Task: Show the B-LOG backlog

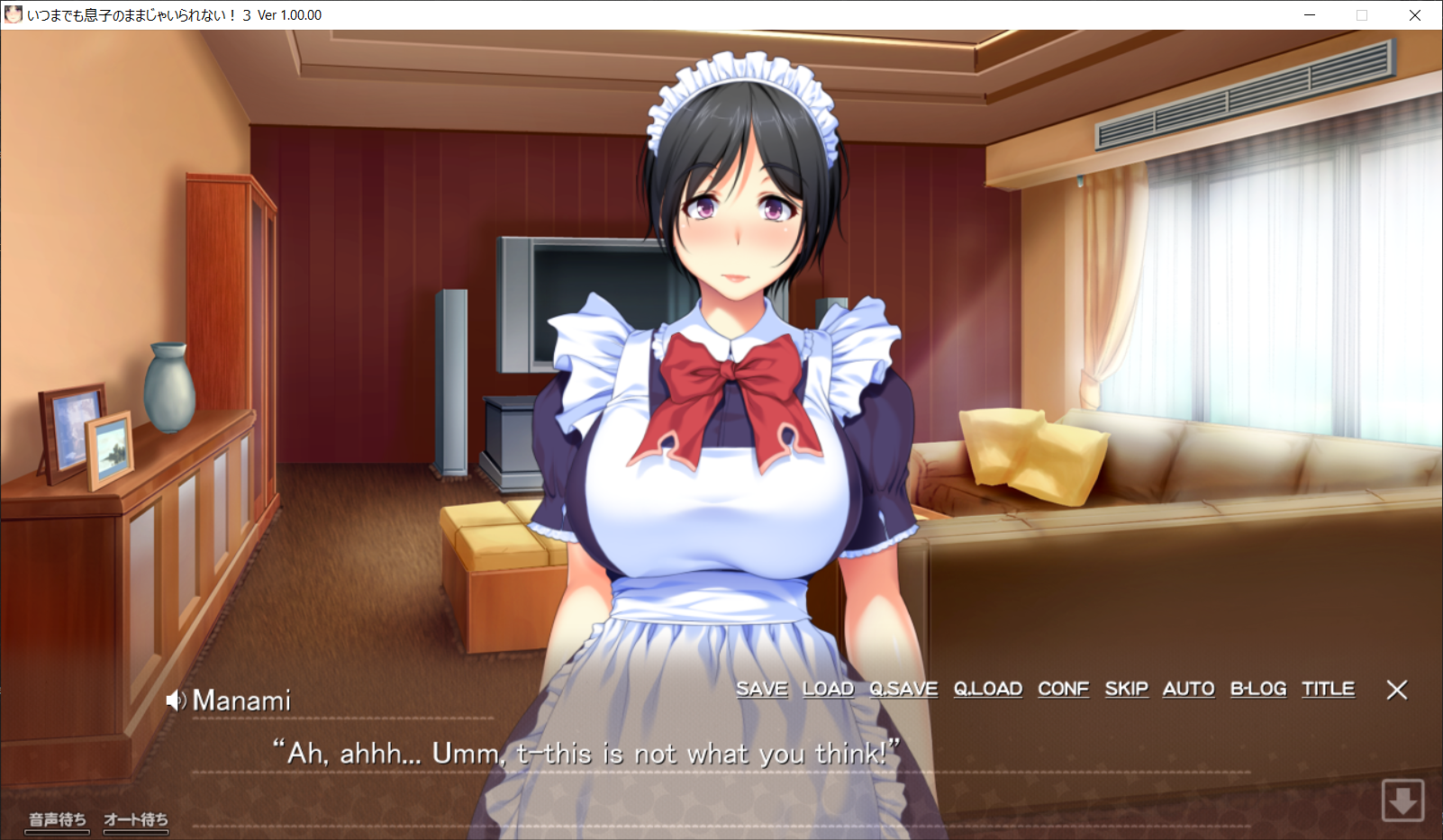Action: click(x=1258, y=689)
